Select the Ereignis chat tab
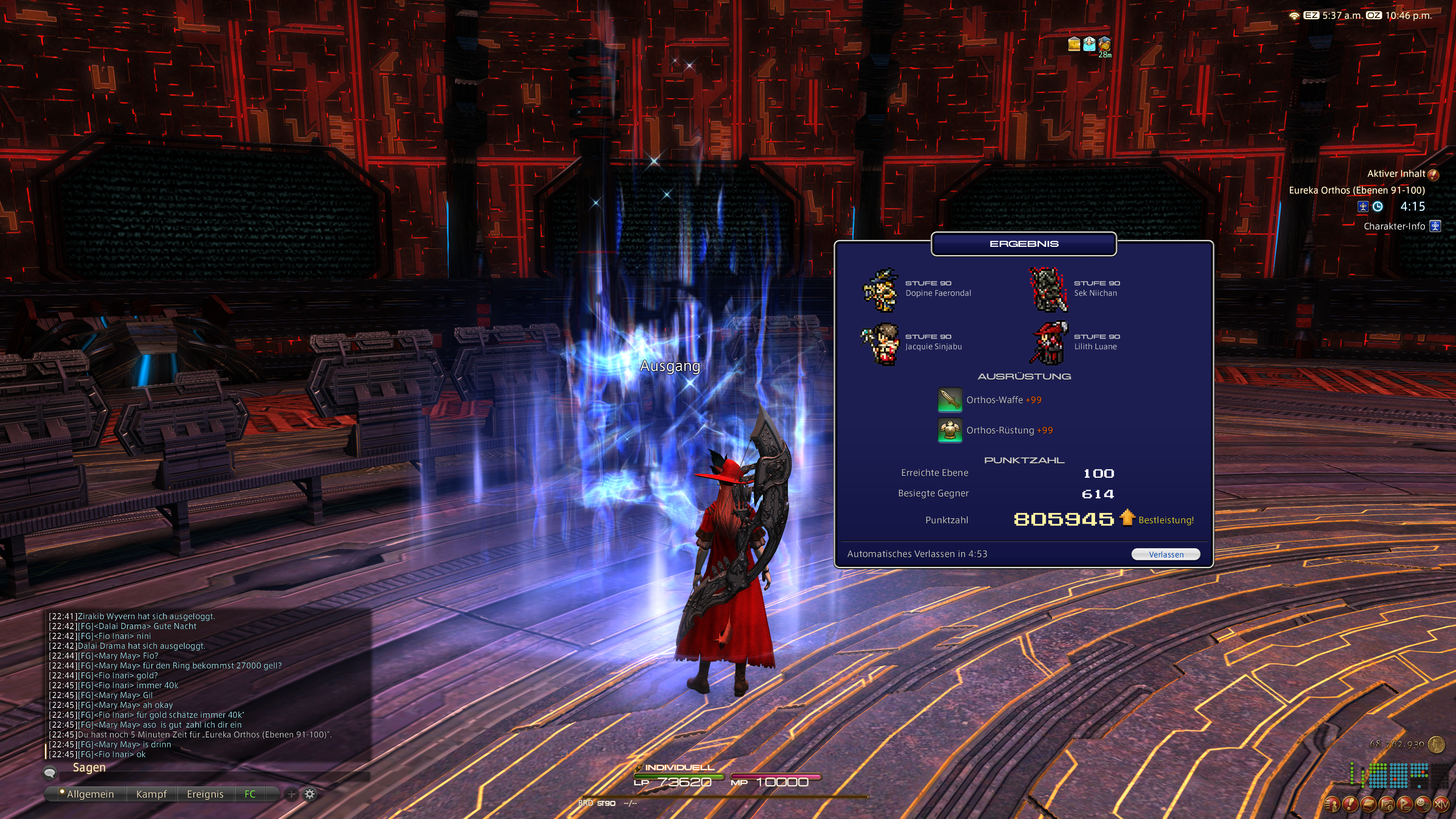This screenshot has width=1456, height=819. [x=205, y=794]
